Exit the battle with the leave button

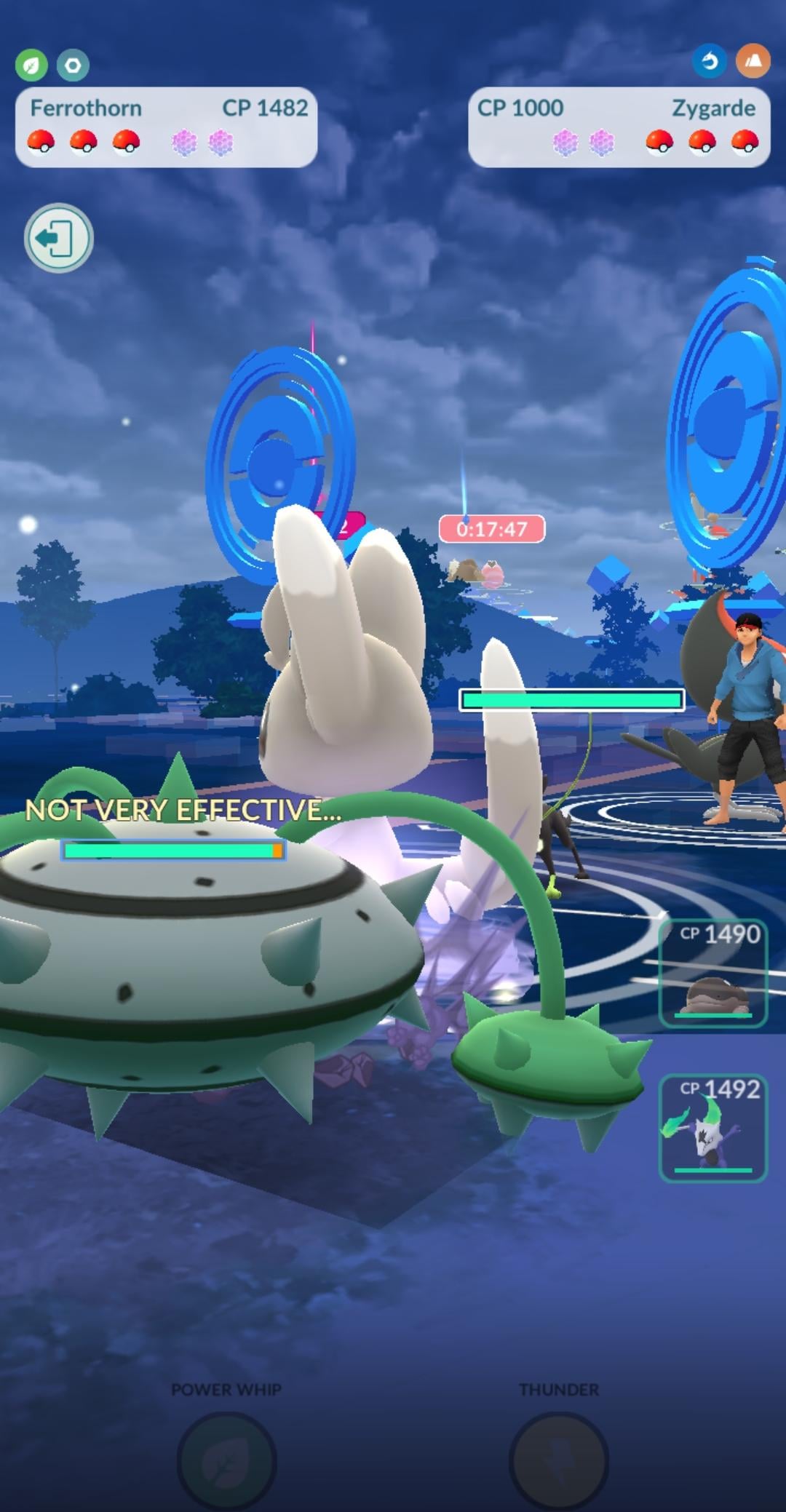tap(58, 238)
